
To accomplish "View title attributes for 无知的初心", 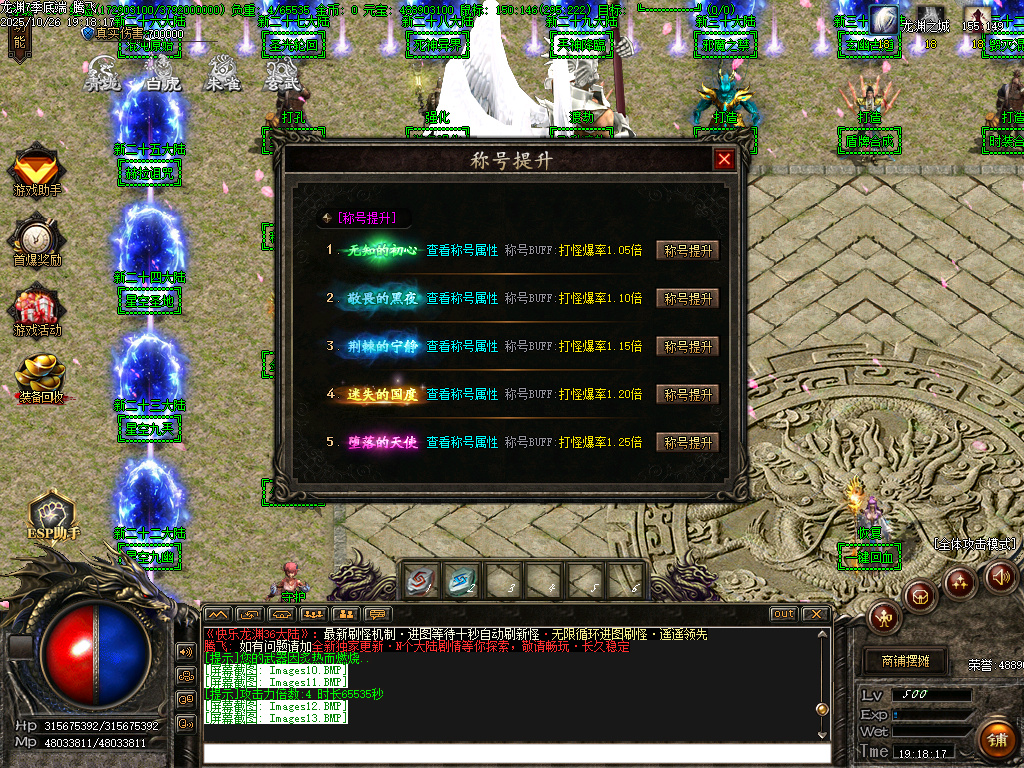I will (462, 251).
